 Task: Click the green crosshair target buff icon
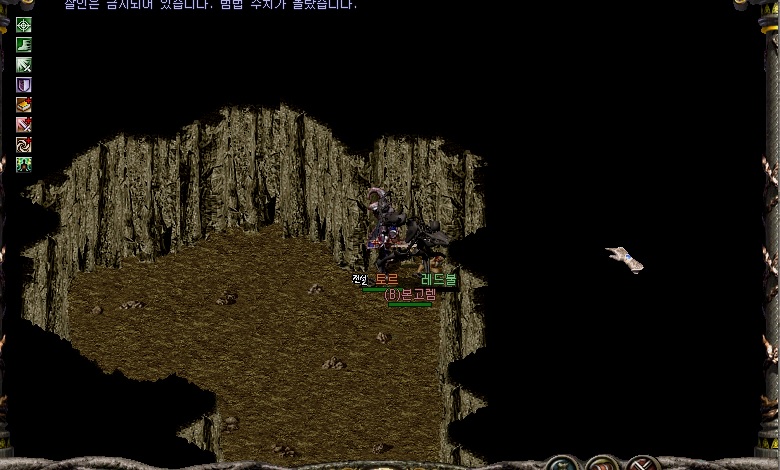tap(23, 25)
